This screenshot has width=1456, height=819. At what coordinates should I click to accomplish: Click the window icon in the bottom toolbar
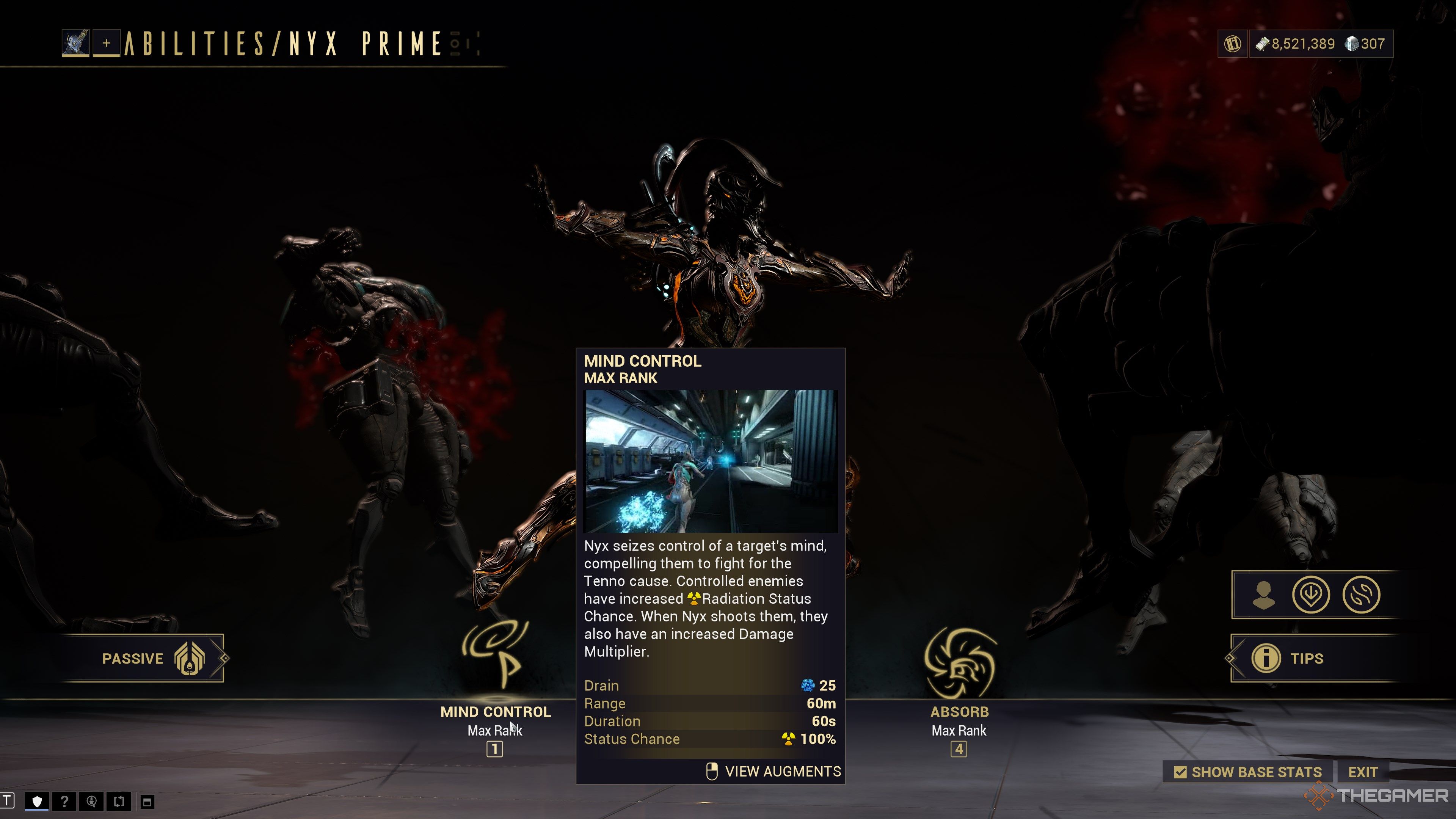147,802
